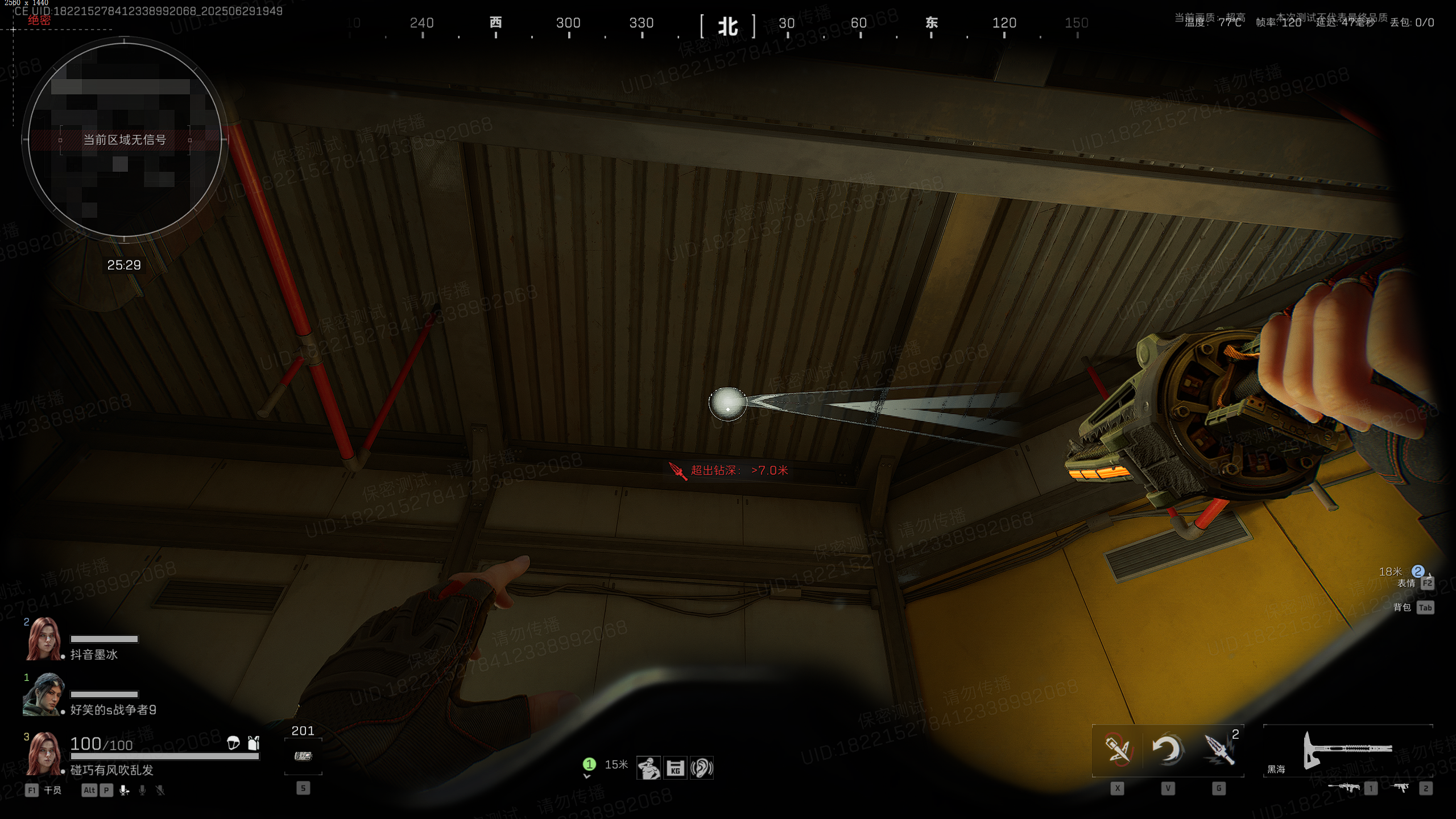Viewport: 1456px width, 819px height.
Task: Activate the crossed-out drill arrow ability
Action: (1117, 750)
